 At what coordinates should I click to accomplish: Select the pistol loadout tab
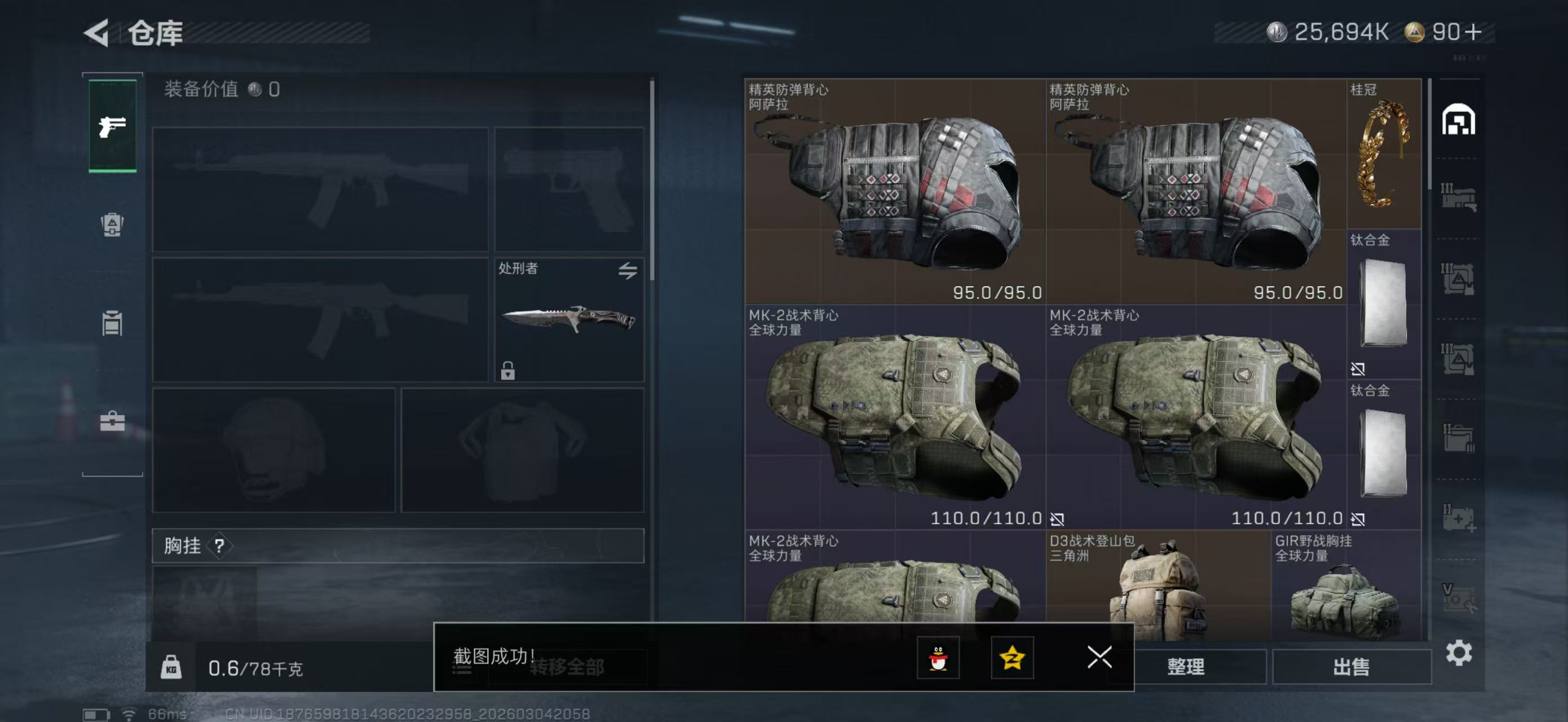point(113,126)
